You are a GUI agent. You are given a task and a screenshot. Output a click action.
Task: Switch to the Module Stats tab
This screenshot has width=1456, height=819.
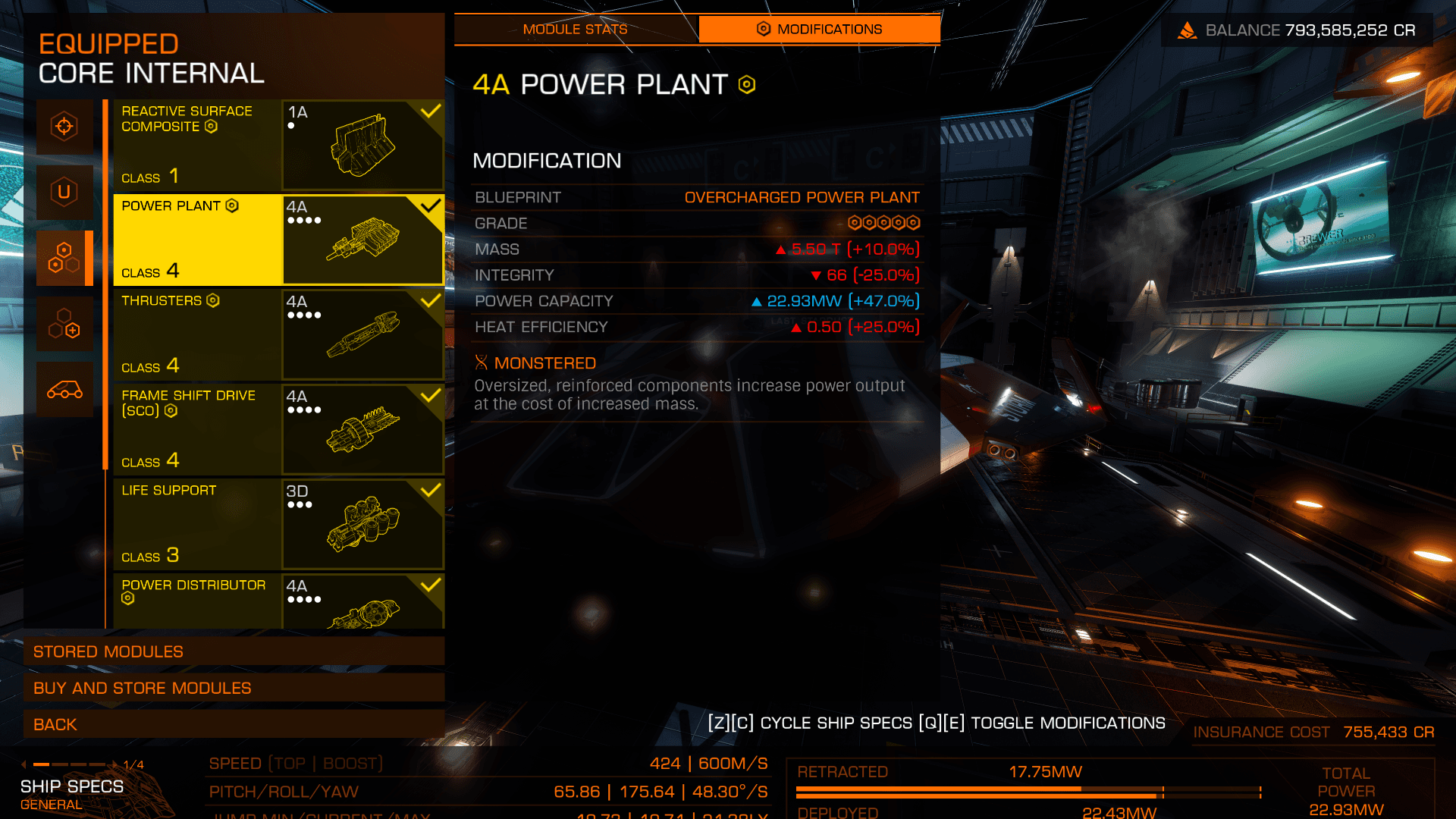click(575, 30)
